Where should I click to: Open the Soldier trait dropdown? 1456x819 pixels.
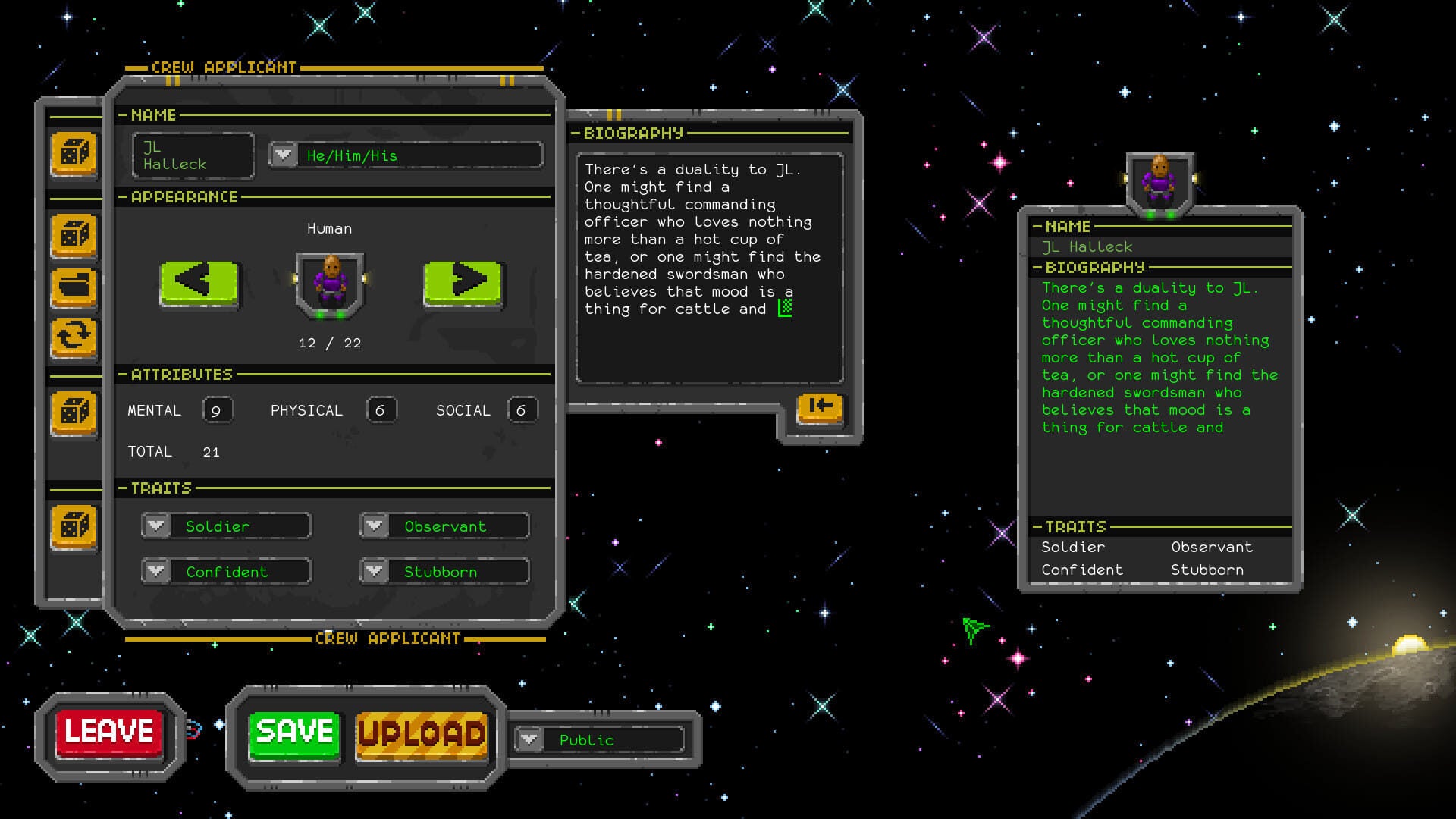coord(157,526)
